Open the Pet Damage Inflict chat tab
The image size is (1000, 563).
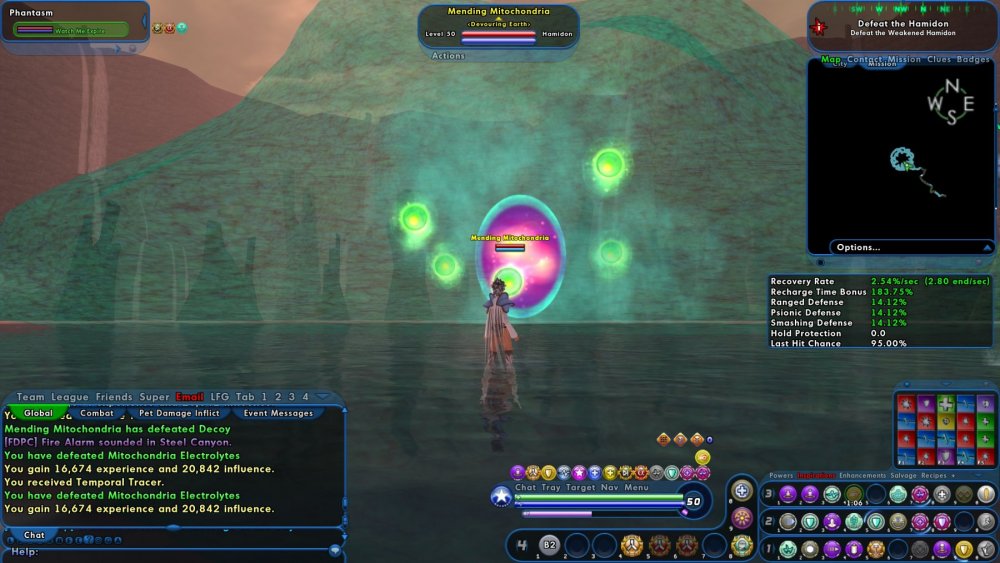(x=178, y=413)
